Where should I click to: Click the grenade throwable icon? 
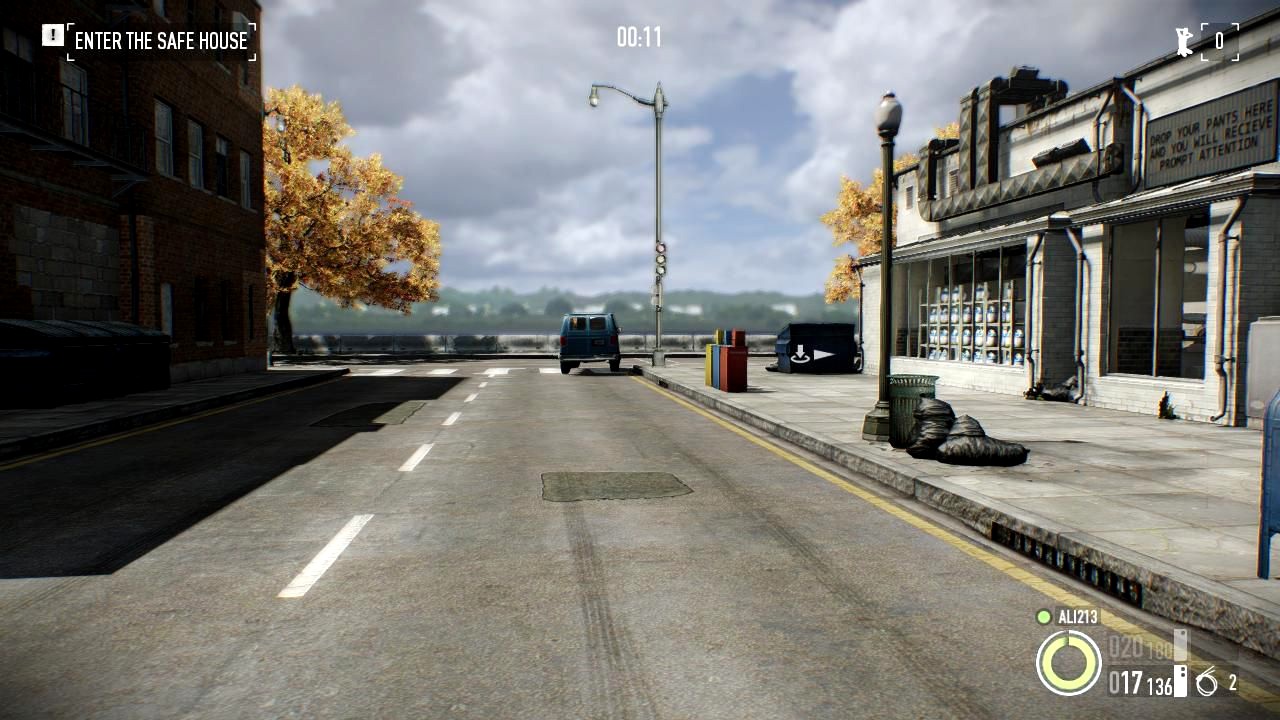coord(1207,683)
